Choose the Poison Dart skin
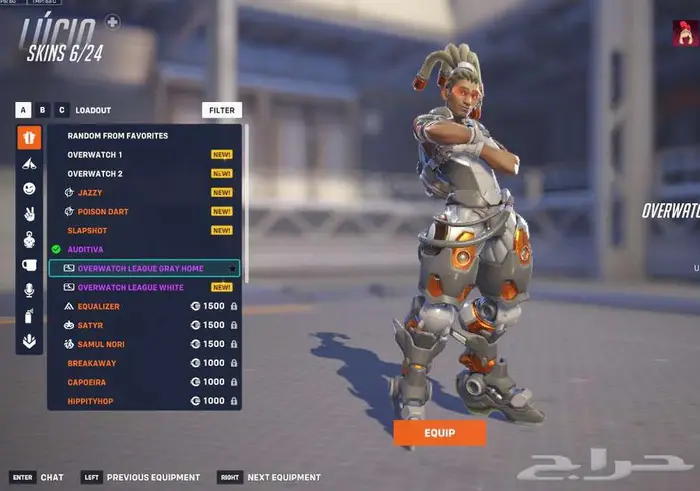Screen dimensions: 700x491 [x=103, y=211]
